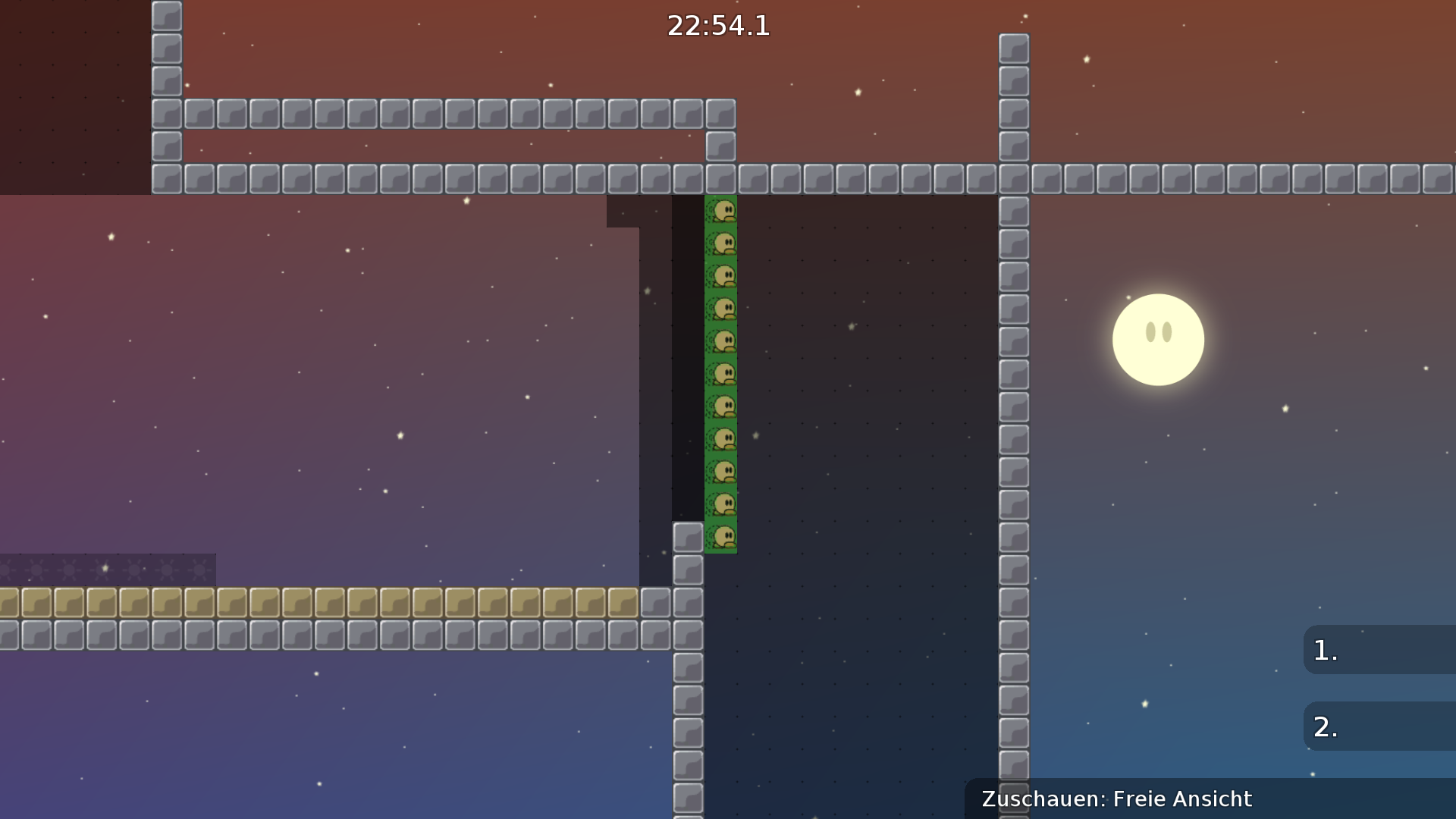This screenshot has height=819, width=1456.
Task: Click the Zuschauen: Freie Ansicht spectator banner
Action: pos(1115,799)
